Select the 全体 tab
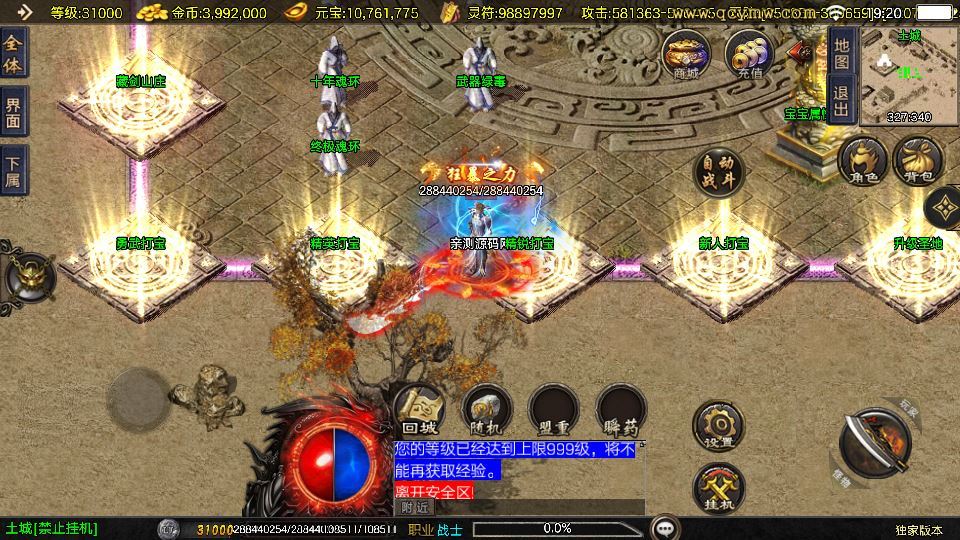Viewport: 960px width, 540px height. pyautogui.click(x=13, y=55)
